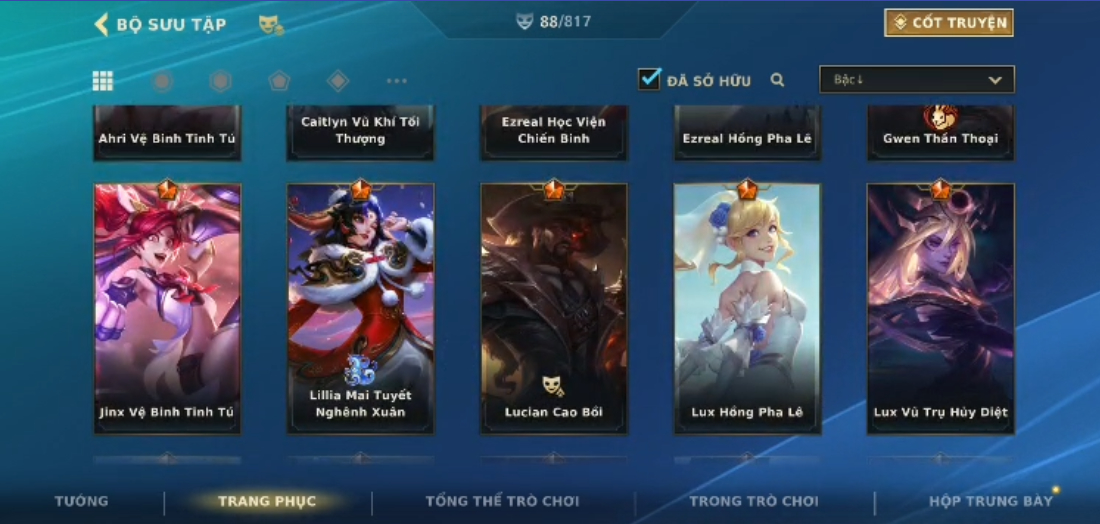Select the Jinx Vệ Binh Tinh Tú skin
This screenshot has width=1100, height=524.
[167, 308]
